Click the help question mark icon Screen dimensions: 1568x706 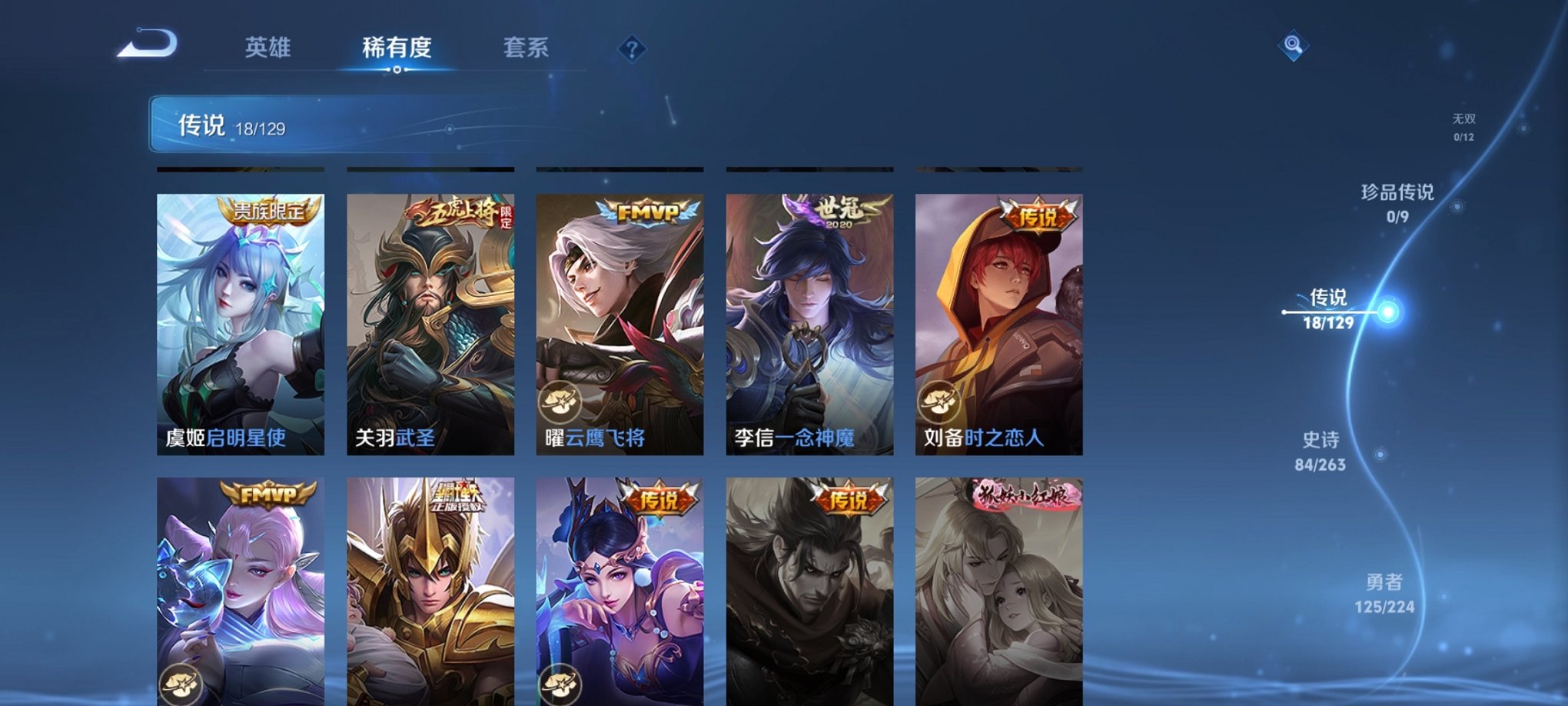click(632, 49)
